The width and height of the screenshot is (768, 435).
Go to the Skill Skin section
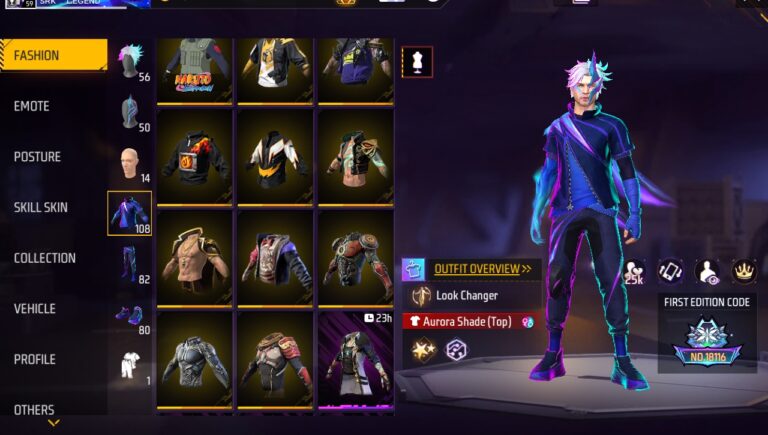[41, 207]
